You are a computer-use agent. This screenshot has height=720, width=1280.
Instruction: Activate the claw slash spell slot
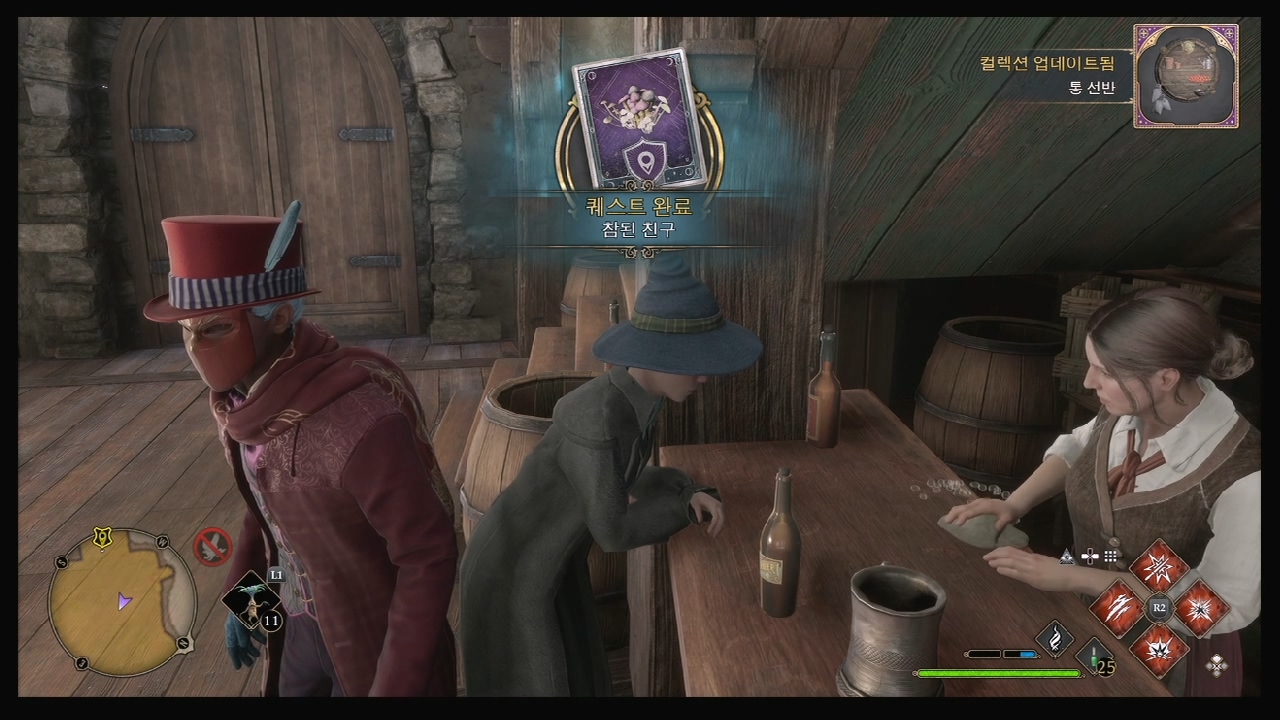click(1117, 607)
